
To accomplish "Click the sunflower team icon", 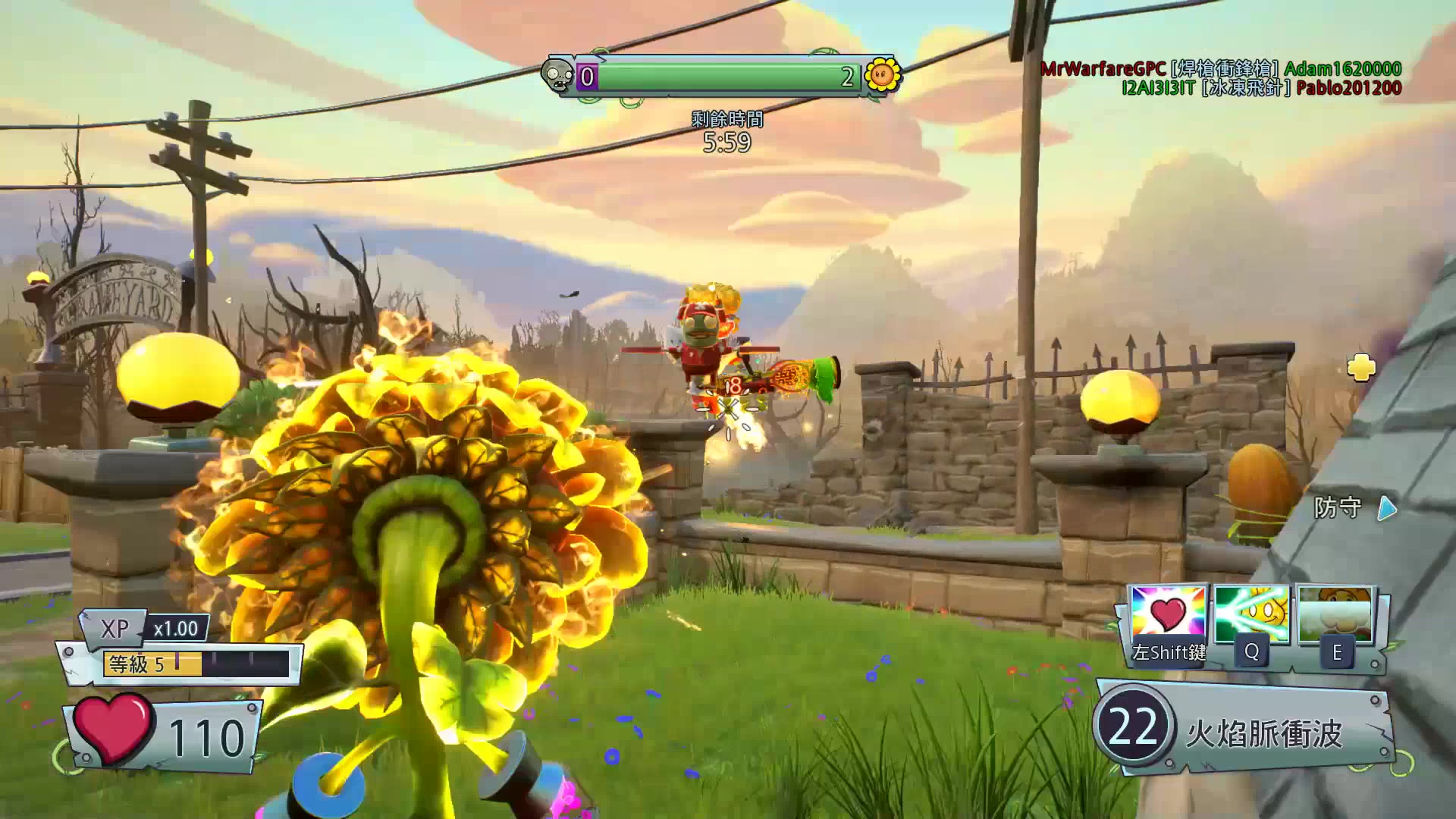I will coord(882,75).
